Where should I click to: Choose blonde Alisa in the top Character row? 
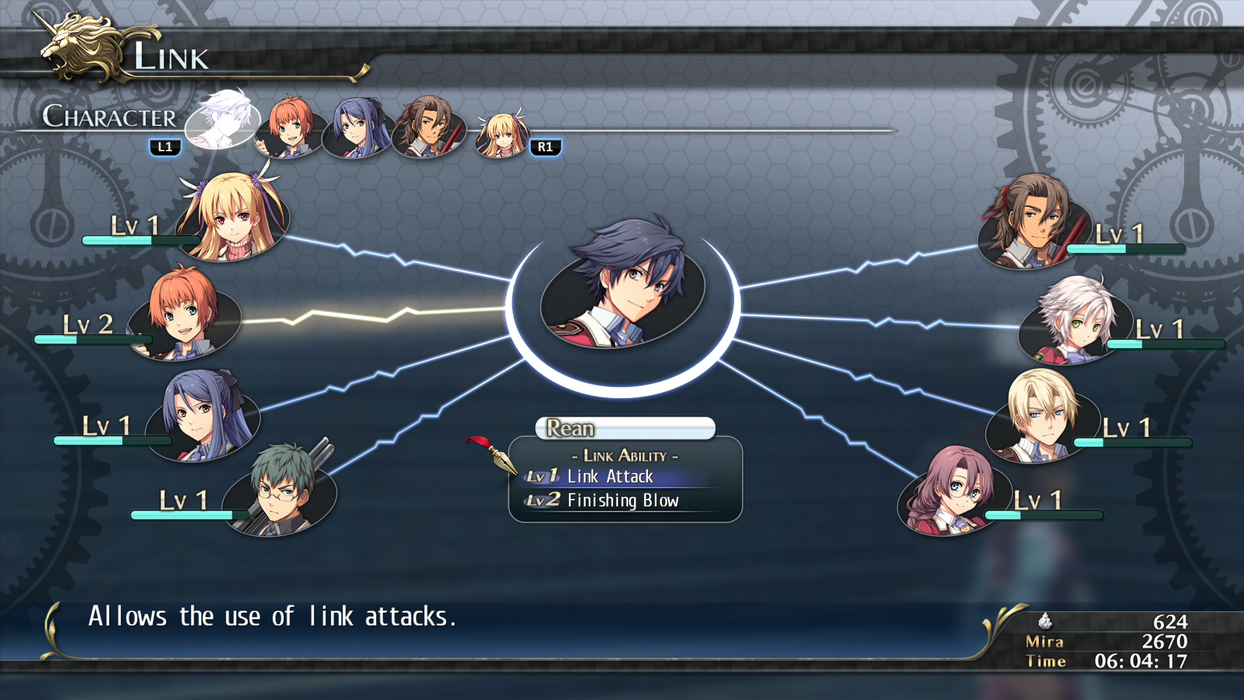(500, 133)
